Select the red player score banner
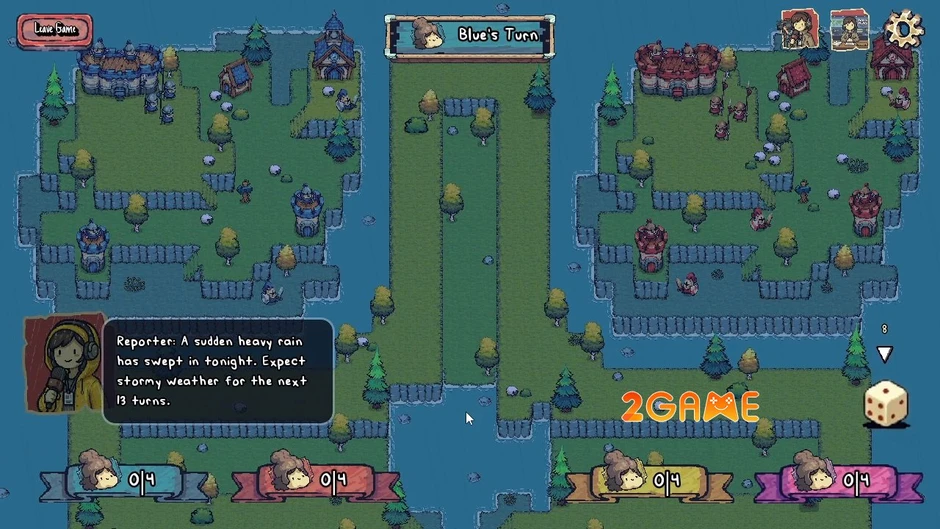This screenshot has height=529, width=940. [x=315, y=482]
